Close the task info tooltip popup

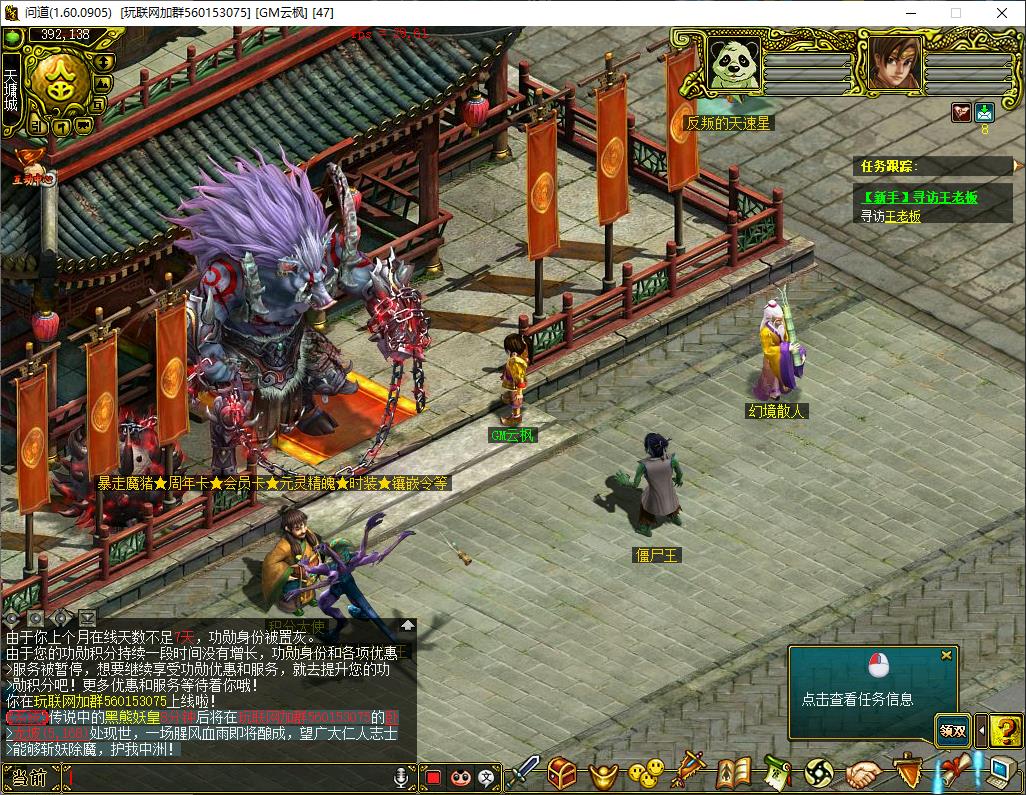946,656
